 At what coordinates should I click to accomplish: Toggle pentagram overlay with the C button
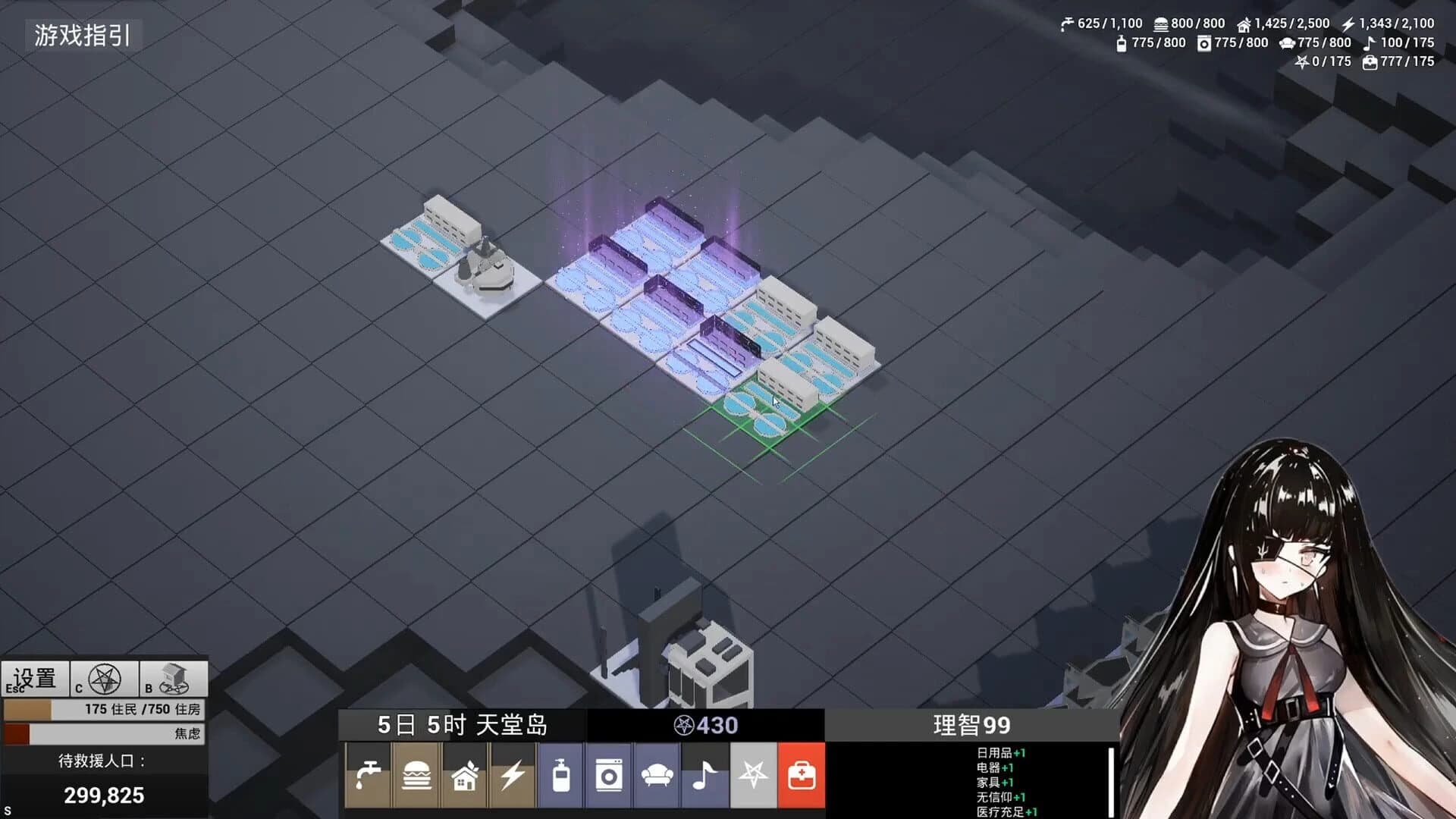106,679
